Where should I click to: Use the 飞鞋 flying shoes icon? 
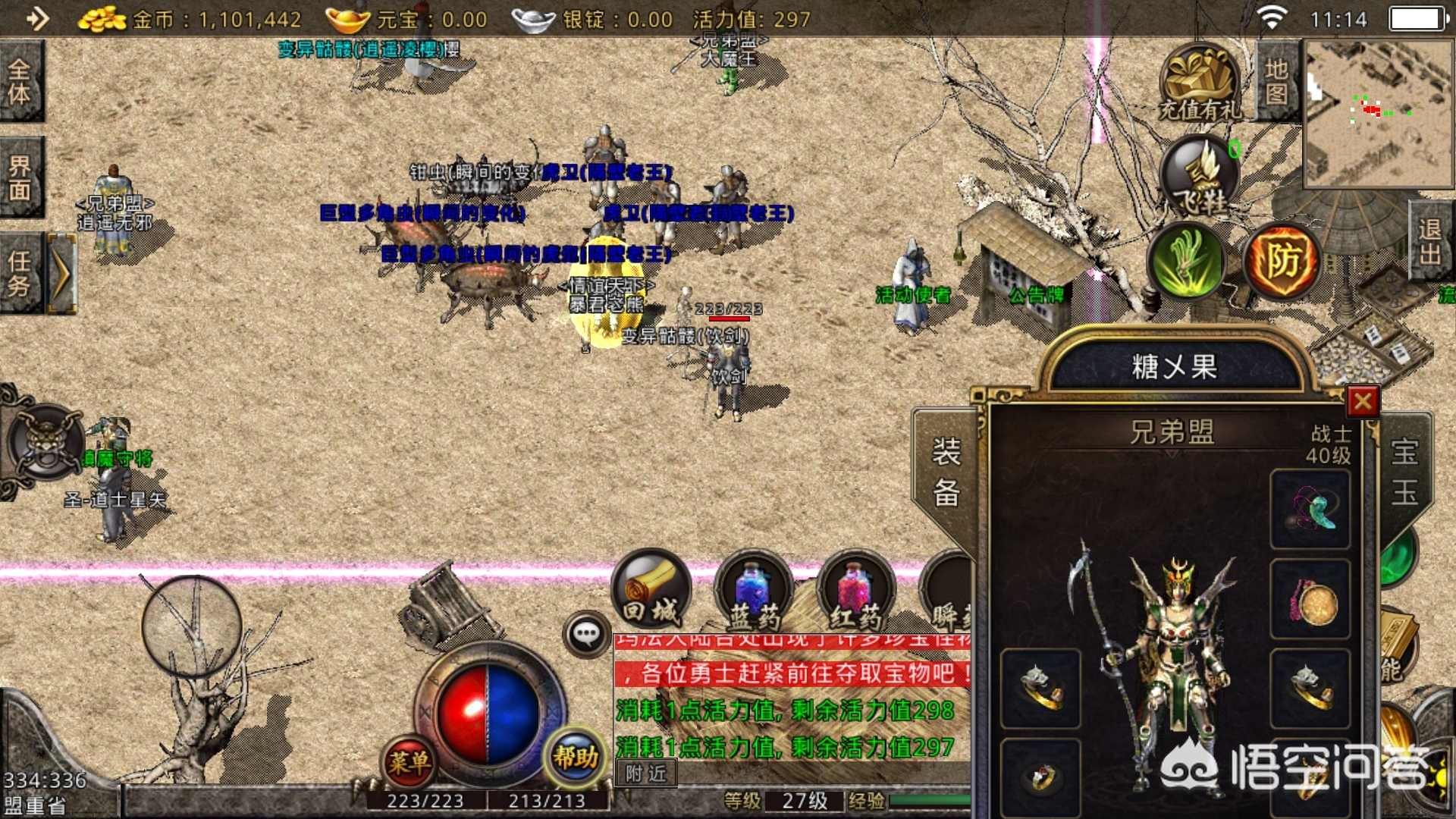pyautogui.click(x=1200, y=176)
